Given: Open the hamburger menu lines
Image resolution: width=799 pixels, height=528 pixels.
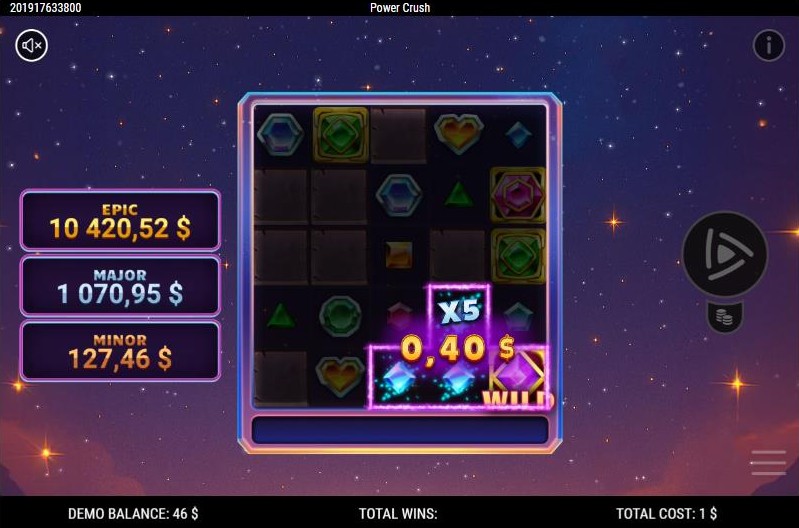Looking at the screenshot, I should (x=768, y=462).
